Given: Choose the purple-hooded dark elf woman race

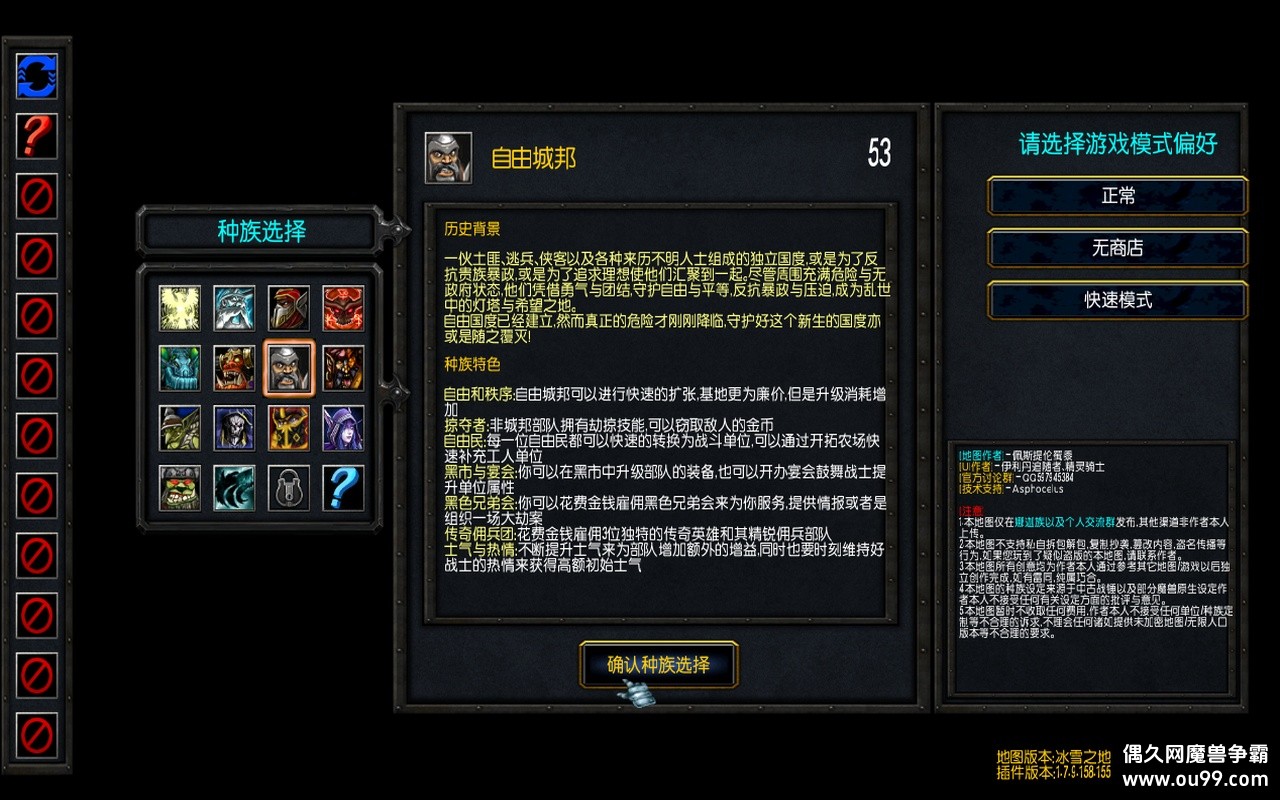Looking at the screenshot, I should click(343, 428).
